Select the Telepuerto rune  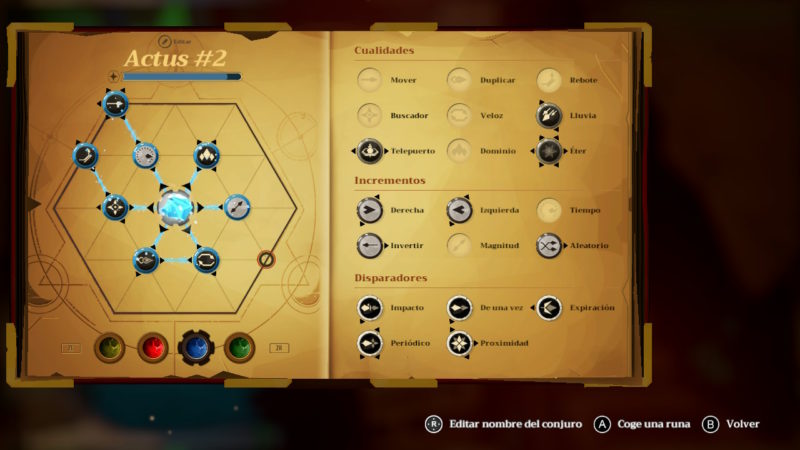click(x=370, y=151)
